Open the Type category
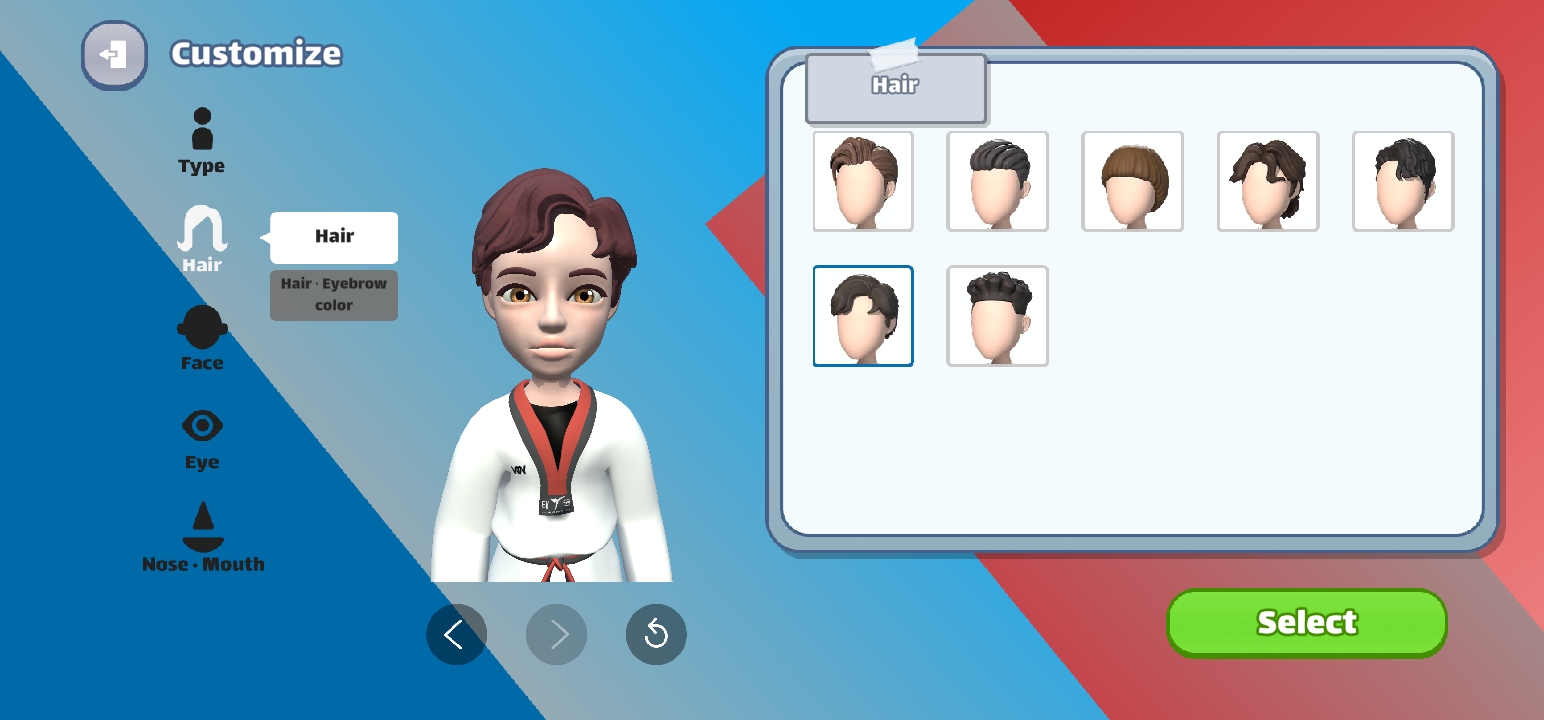Screen dimensions: 1544x720 (202, 140)
